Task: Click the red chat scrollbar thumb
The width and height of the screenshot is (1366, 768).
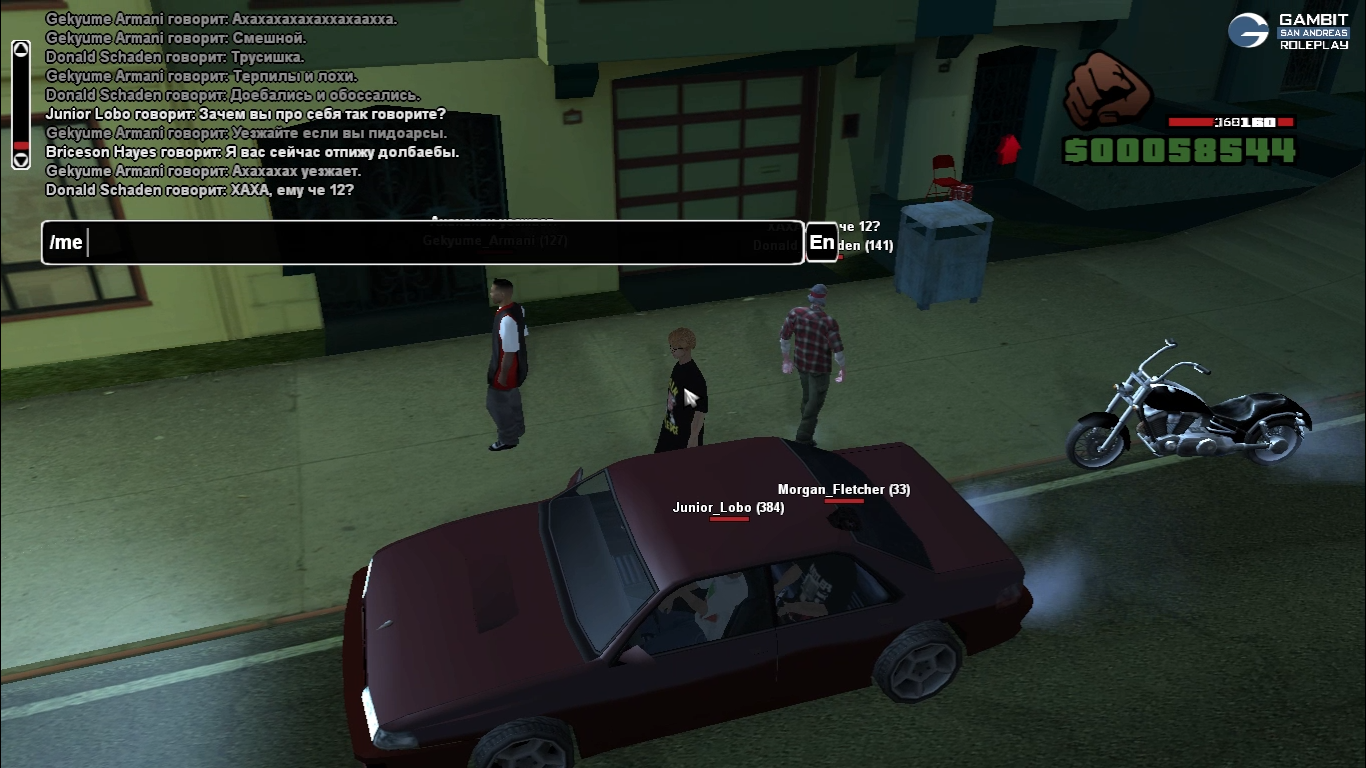Action: pos(20,146)
